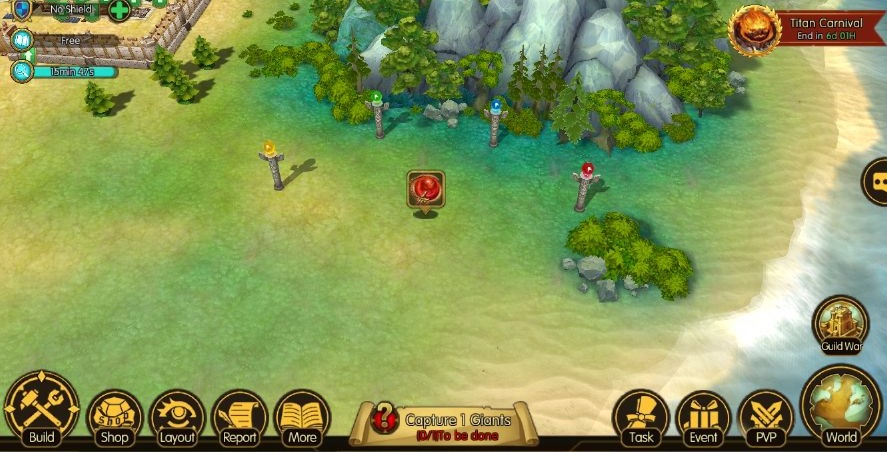This screenshot has width=887, height=452.
Task: Open the chat bubble button
Action: (x=877, y=182)
